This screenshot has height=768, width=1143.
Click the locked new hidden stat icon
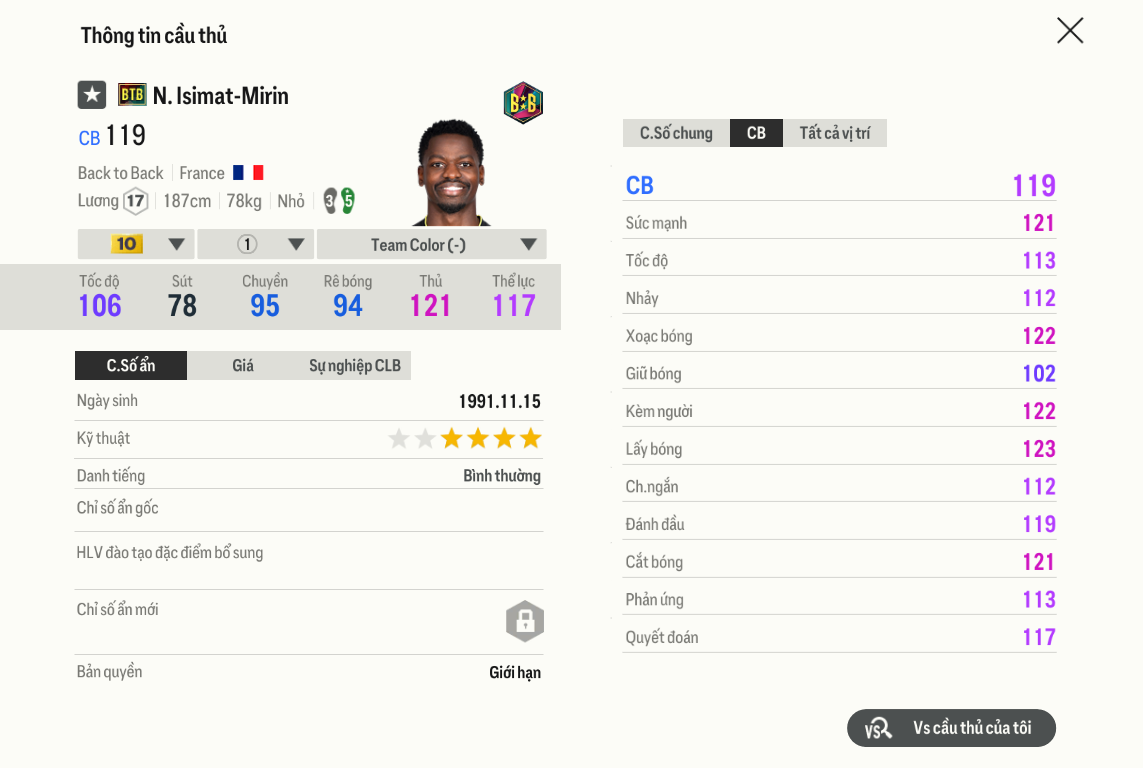click(525, 621)
